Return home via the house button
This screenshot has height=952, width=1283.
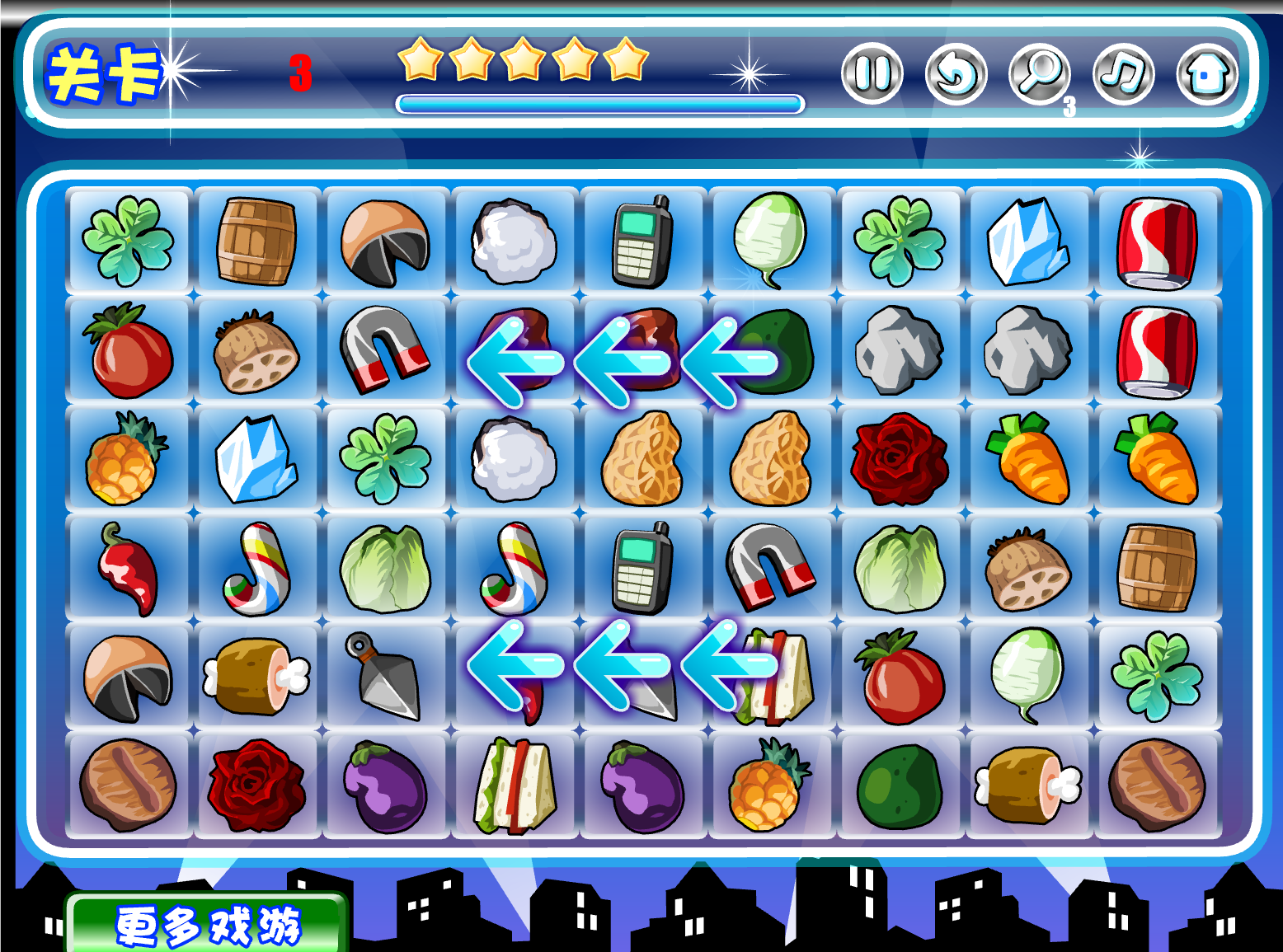[x=1206, y=74]
